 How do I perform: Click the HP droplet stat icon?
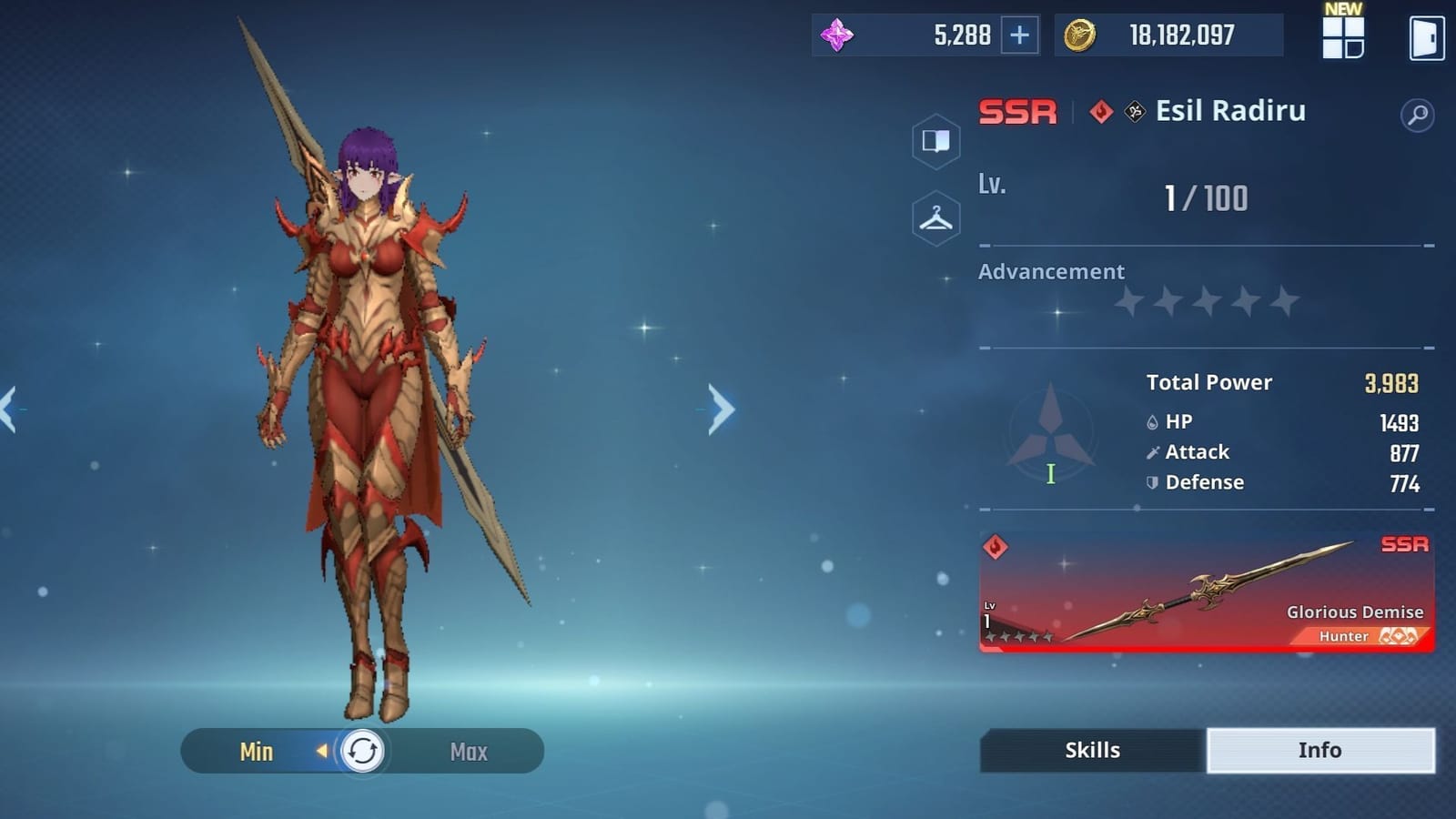pos(1152,421)
